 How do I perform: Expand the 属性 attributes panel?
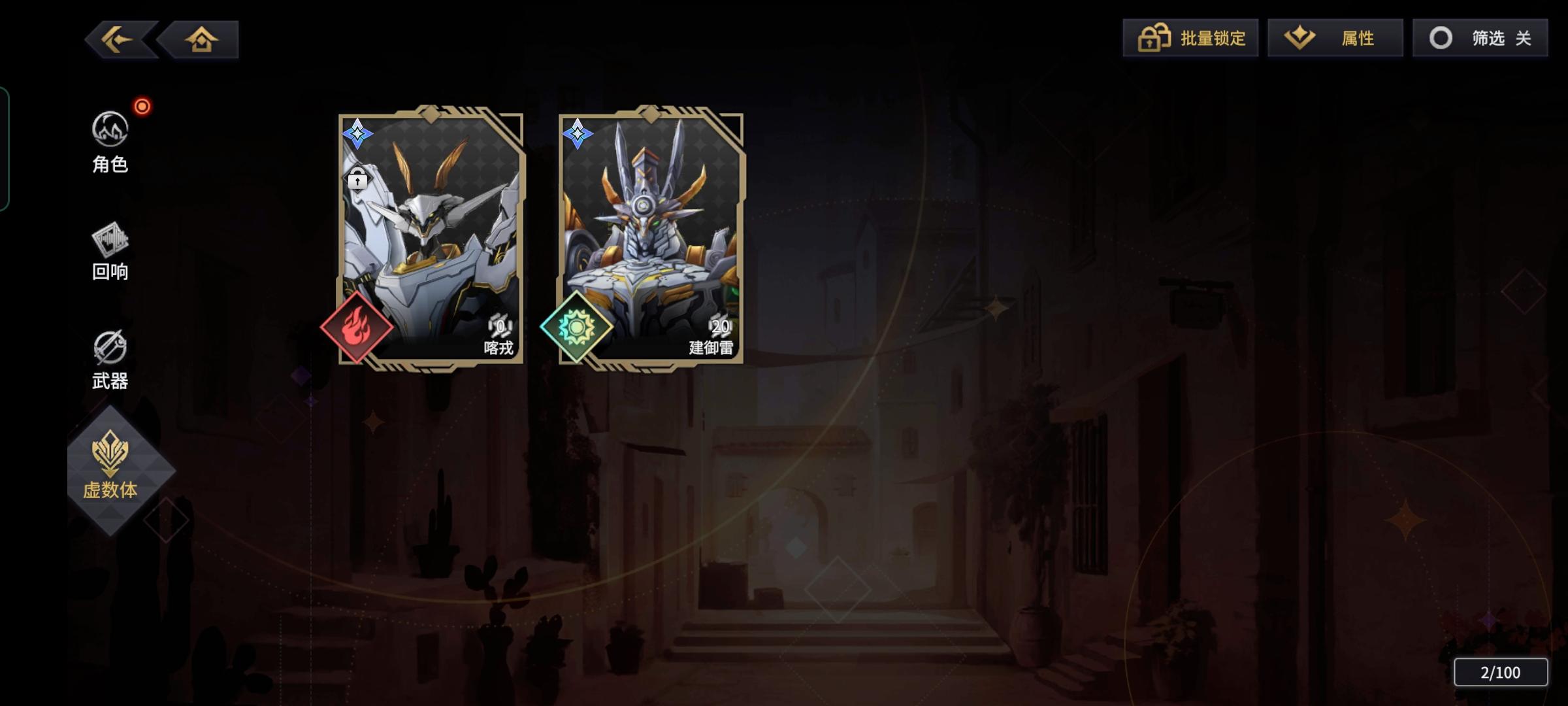(1335, 38)
